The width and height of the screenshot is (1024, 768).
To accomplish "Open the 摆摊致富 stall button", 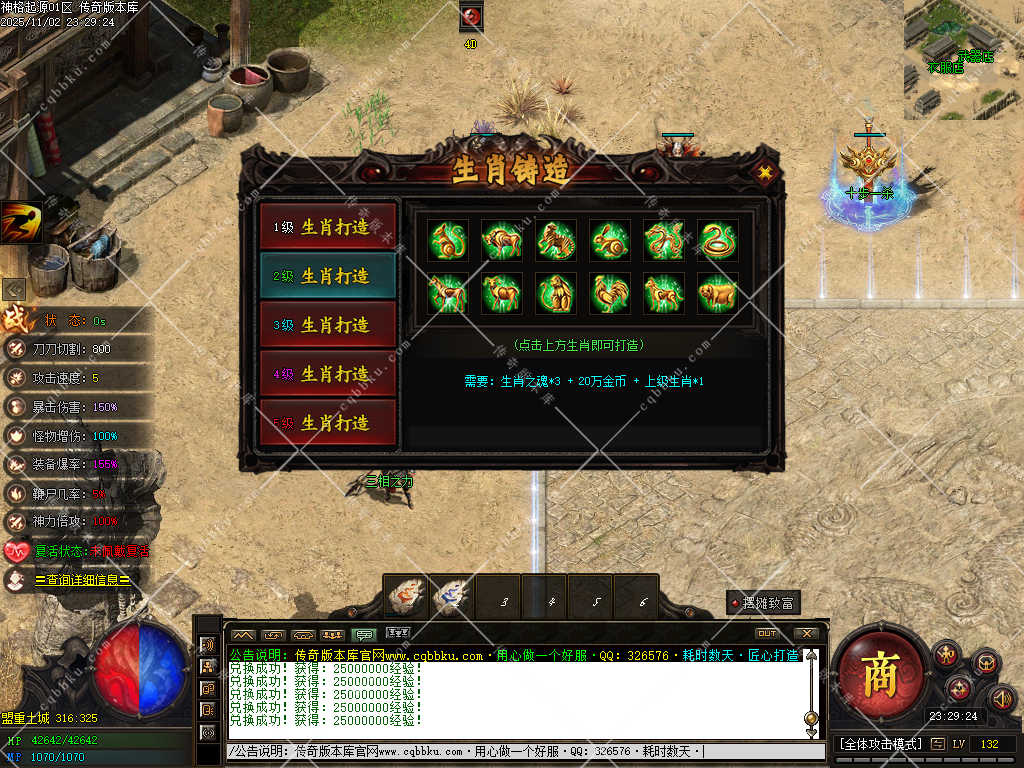I will click(764, 603).
